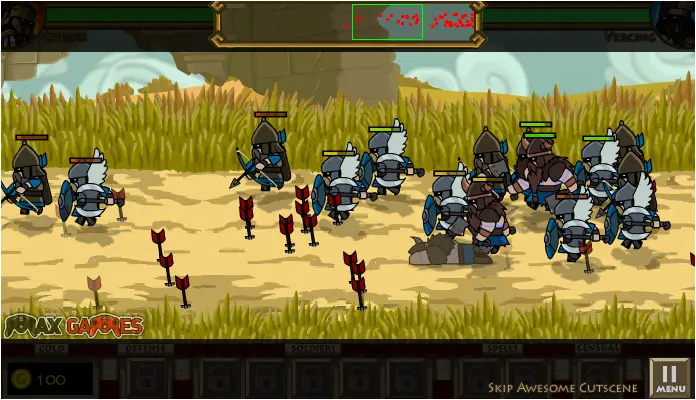Open the pause Menu
This screenshot has height=400, width=696.
(670, 379)
